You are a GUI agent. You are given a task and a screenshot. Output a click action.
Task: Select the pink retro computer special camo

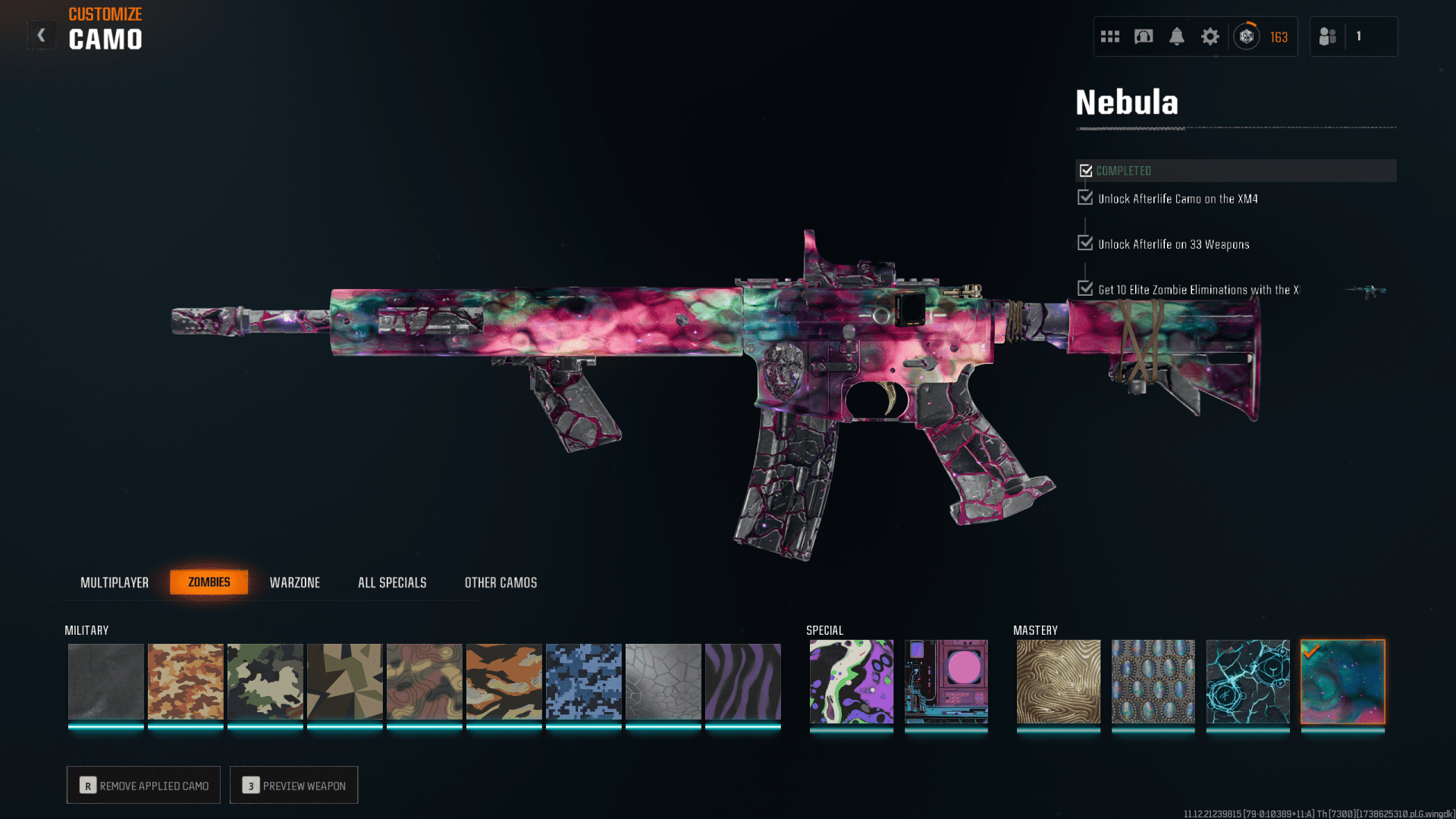pyautogui.click(x=946, y=681)
